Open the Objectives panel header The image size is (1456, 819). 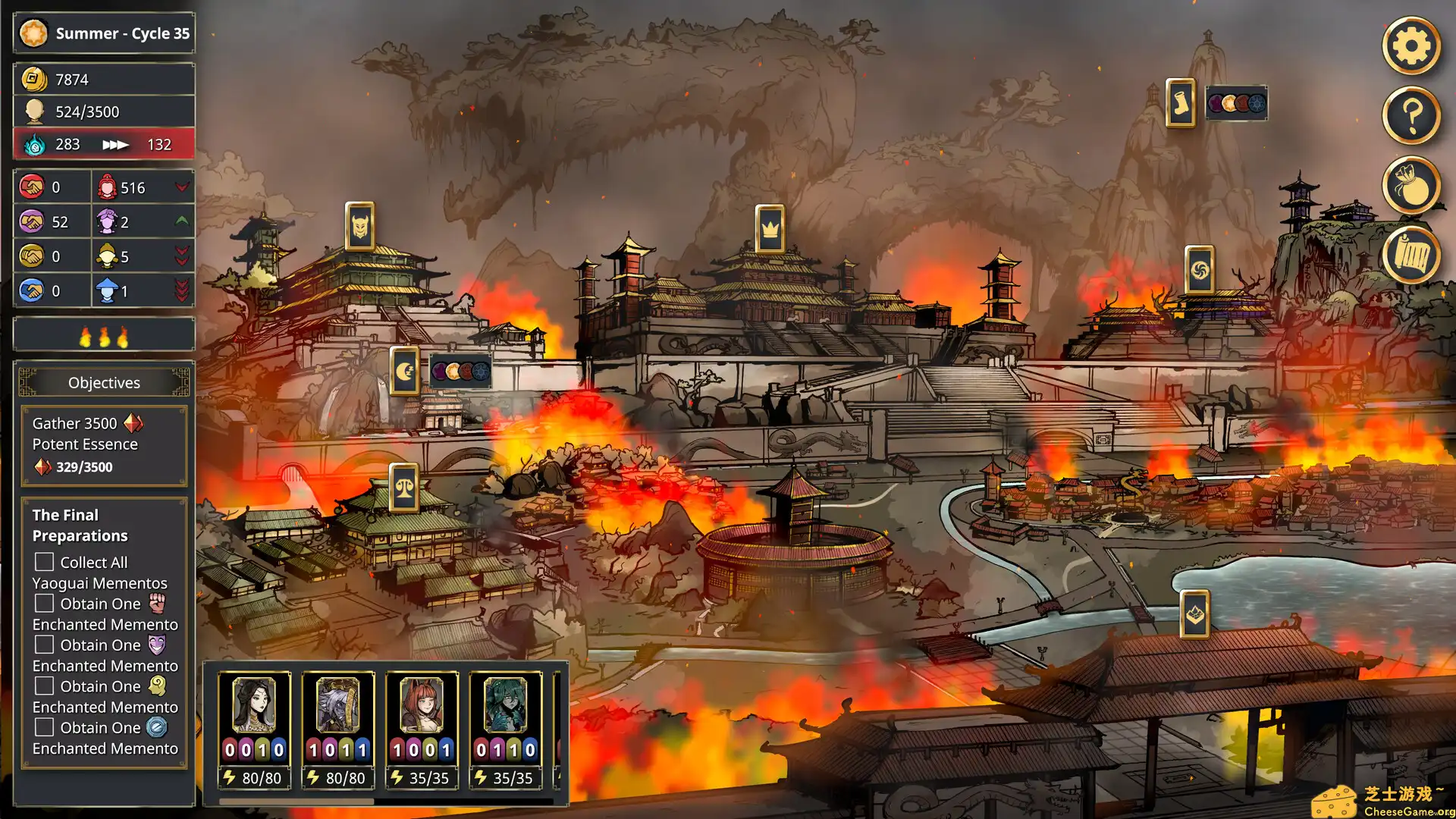[x=104, y=382]
